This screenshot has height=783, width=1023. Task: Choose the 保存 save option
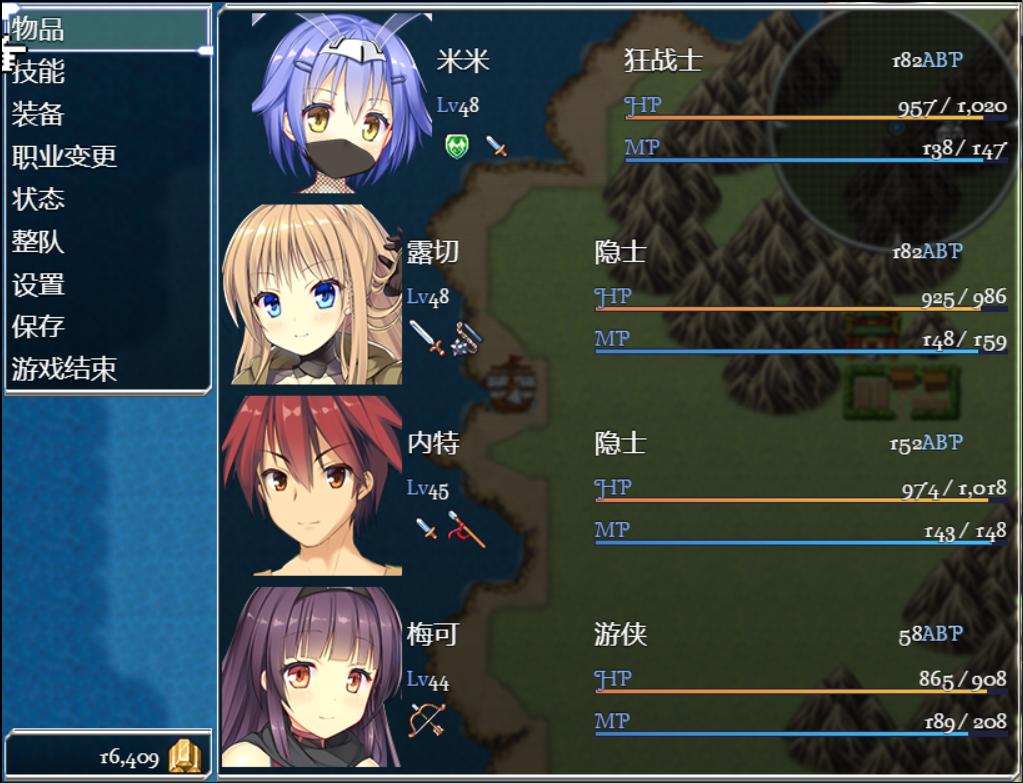point(40,327)
